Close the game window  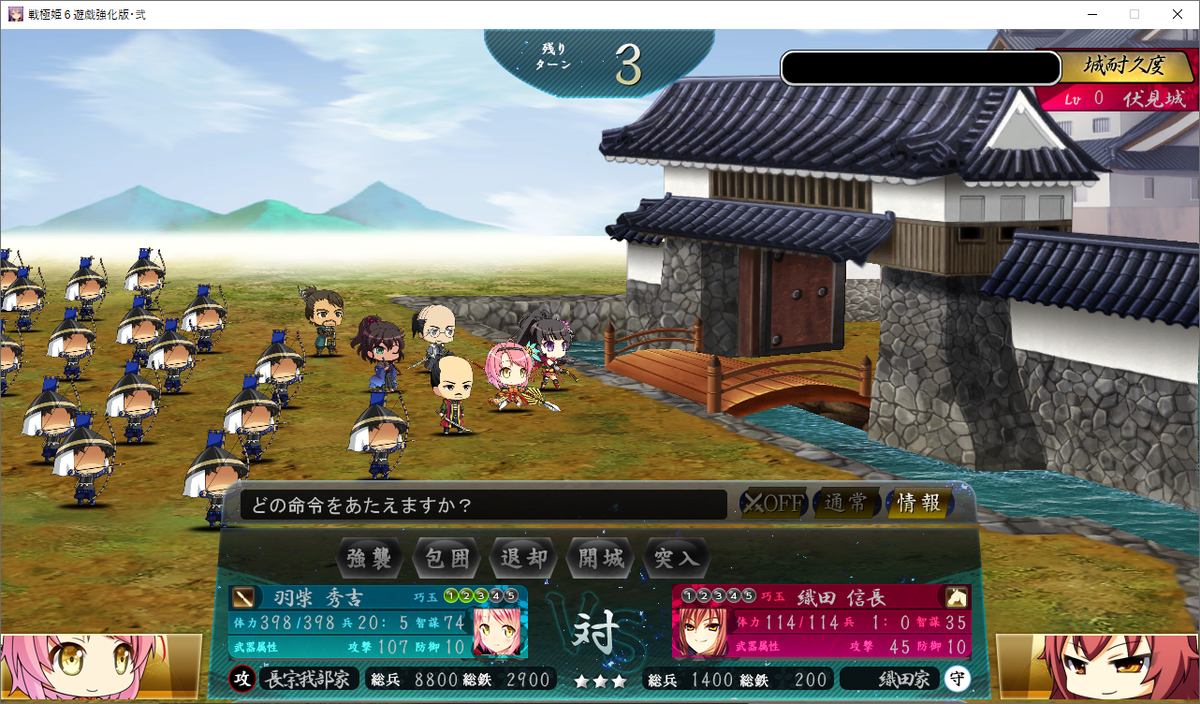pyautogui.click(x=1176, y=14)
